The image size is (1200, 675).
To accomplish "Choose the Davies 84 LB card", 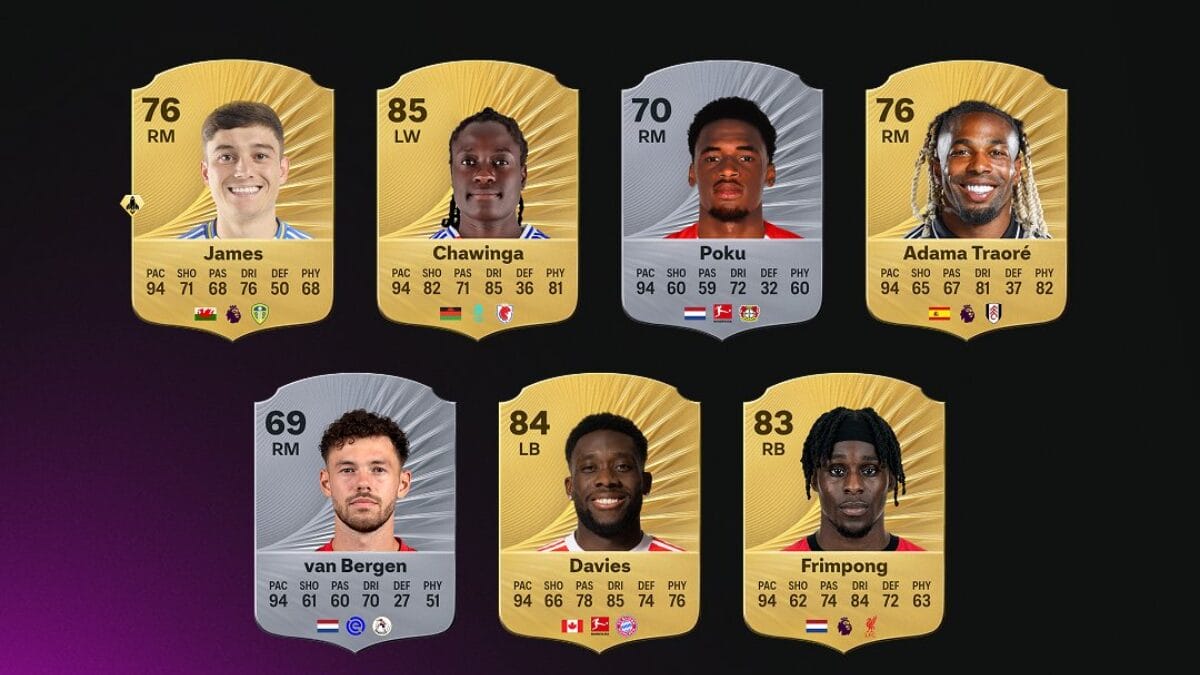I will point(599,512).
